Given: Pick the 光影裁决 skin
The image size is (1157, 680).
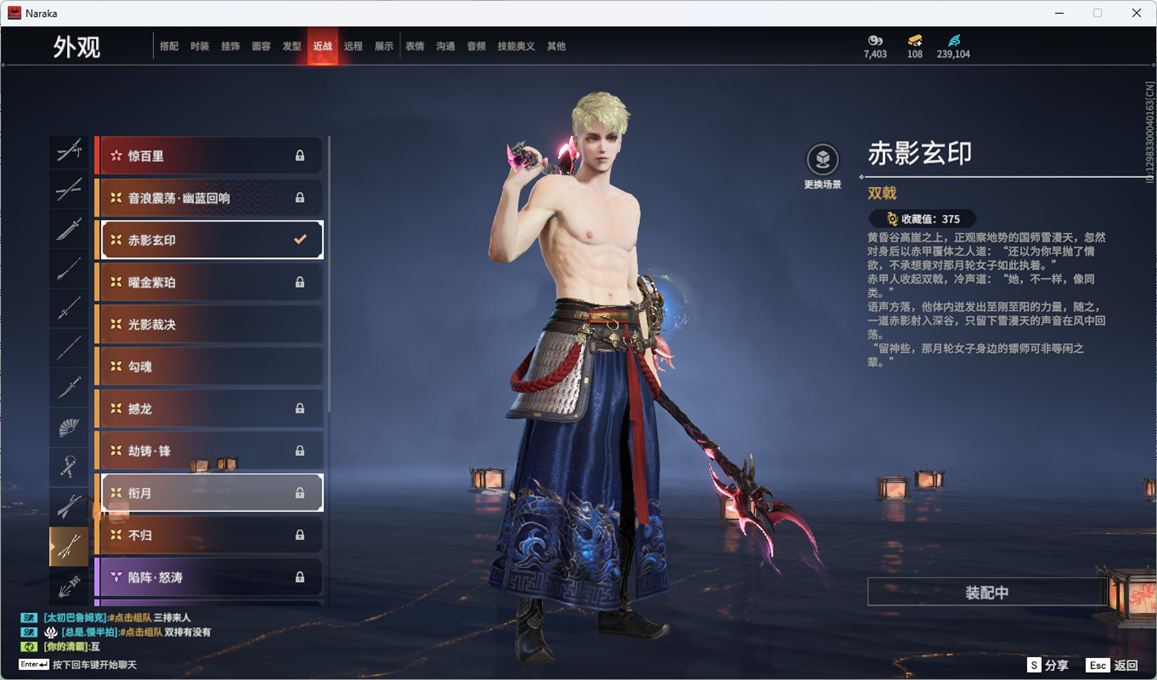Looking at the screenshot, I should click(210, 325).
